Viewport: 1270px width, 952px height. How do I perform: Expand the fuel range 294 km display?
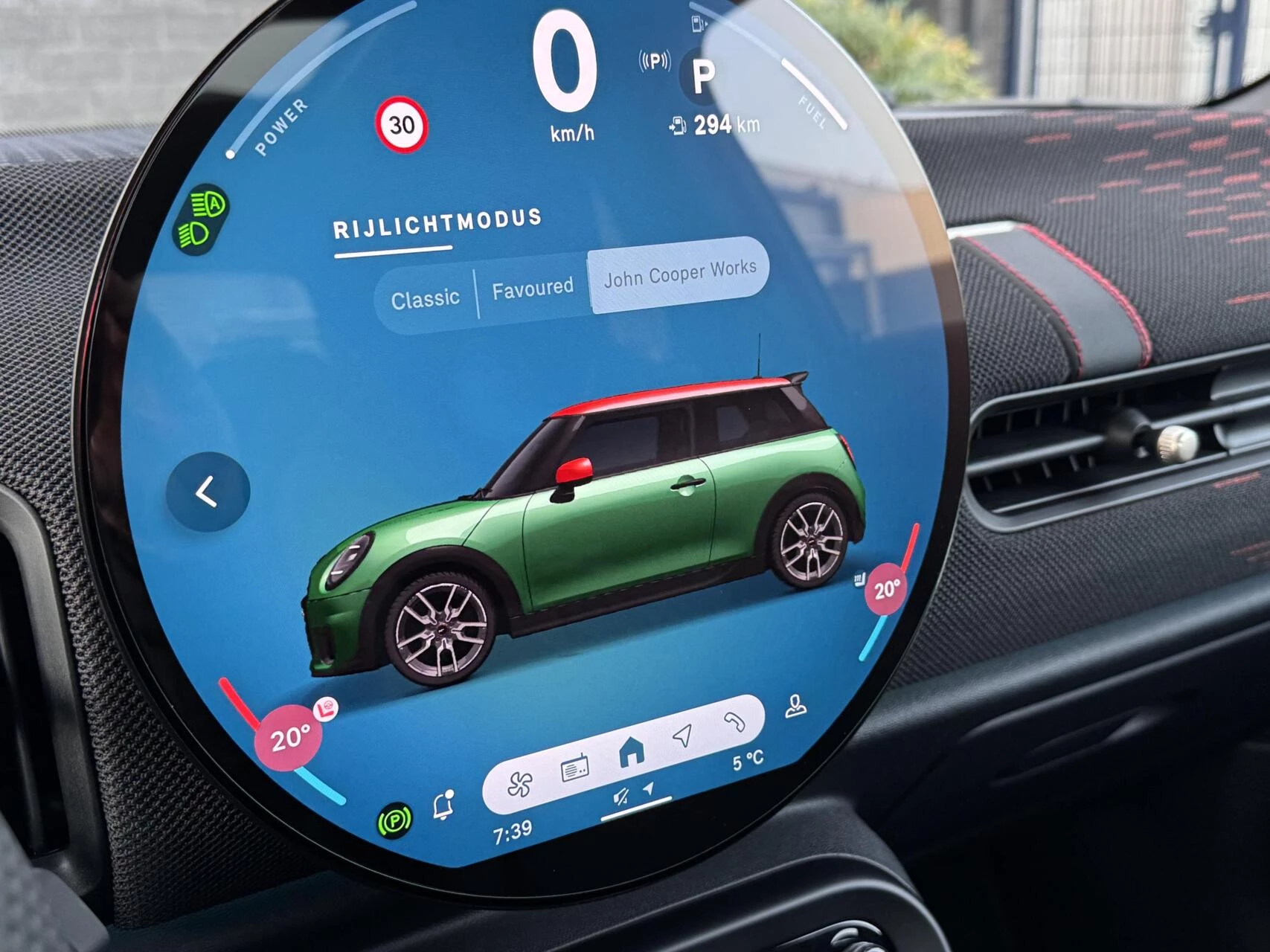click(x=715, y=123)
